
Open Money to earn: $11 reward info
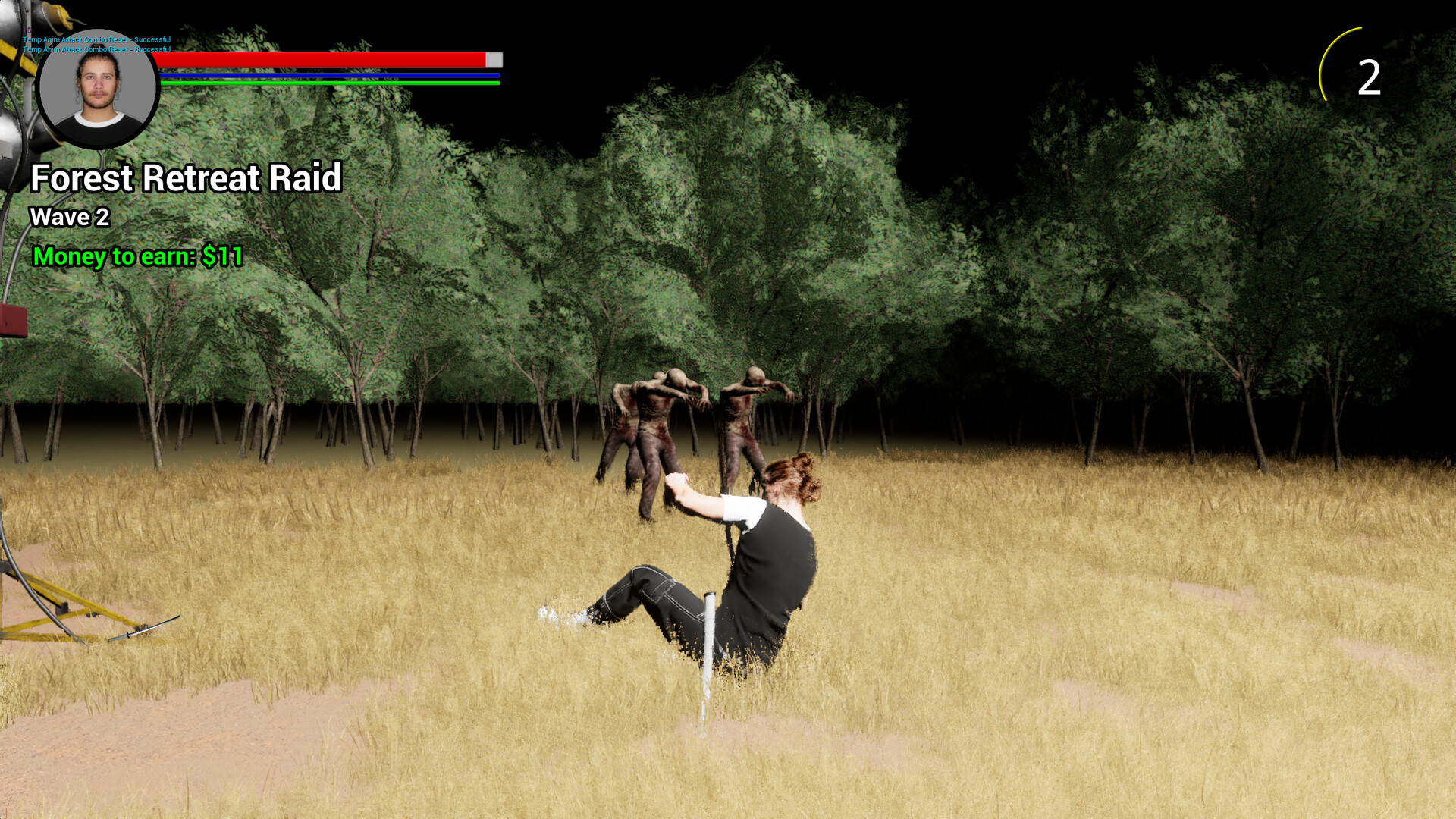pyautogui.click(x=136, y=256)
